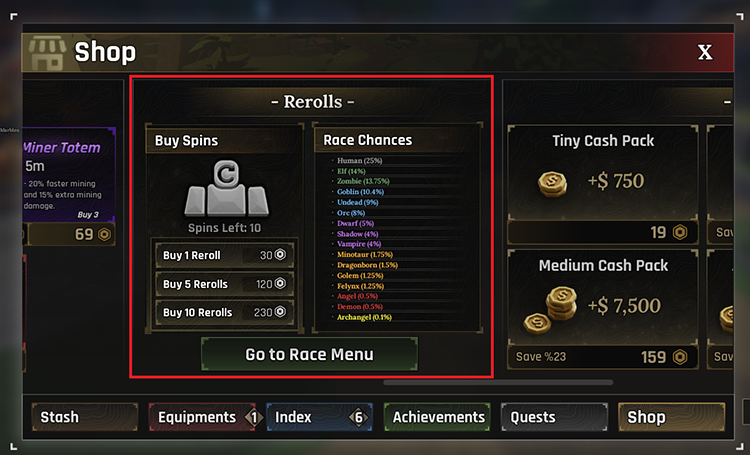Go to Race Menu

[309, 354]
